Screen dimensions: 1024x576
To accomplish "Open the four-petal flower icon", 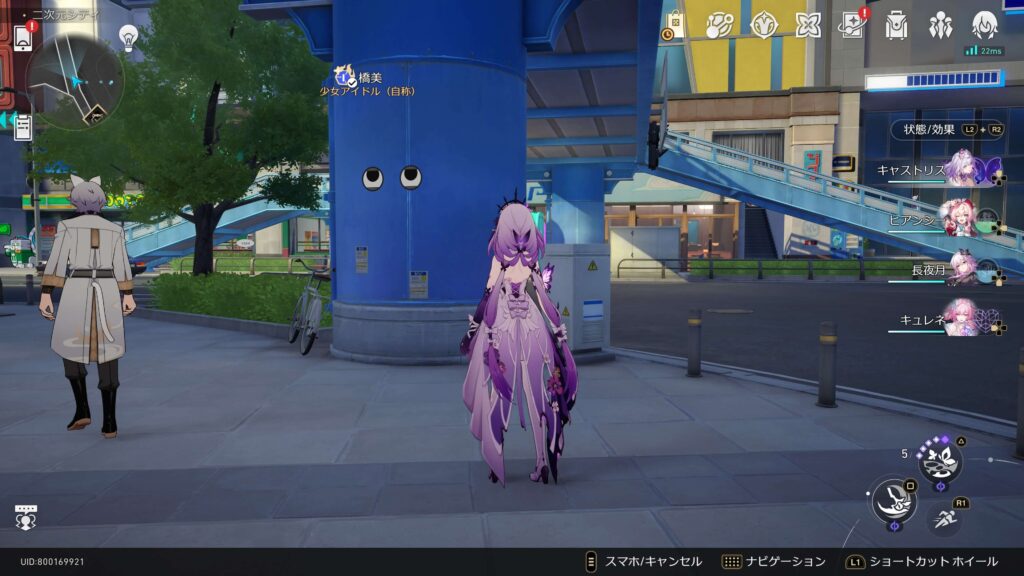I will tap(808, 26).
